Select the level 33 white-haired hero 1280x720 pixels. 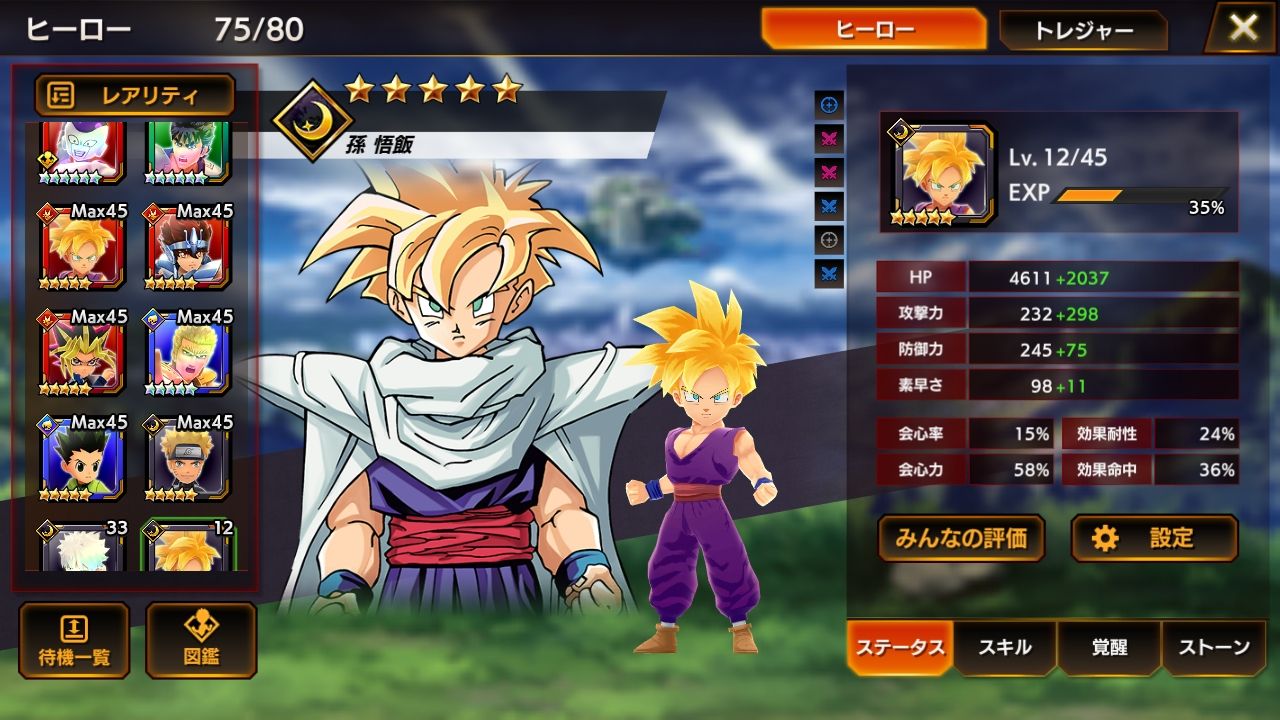pos(83,546)
